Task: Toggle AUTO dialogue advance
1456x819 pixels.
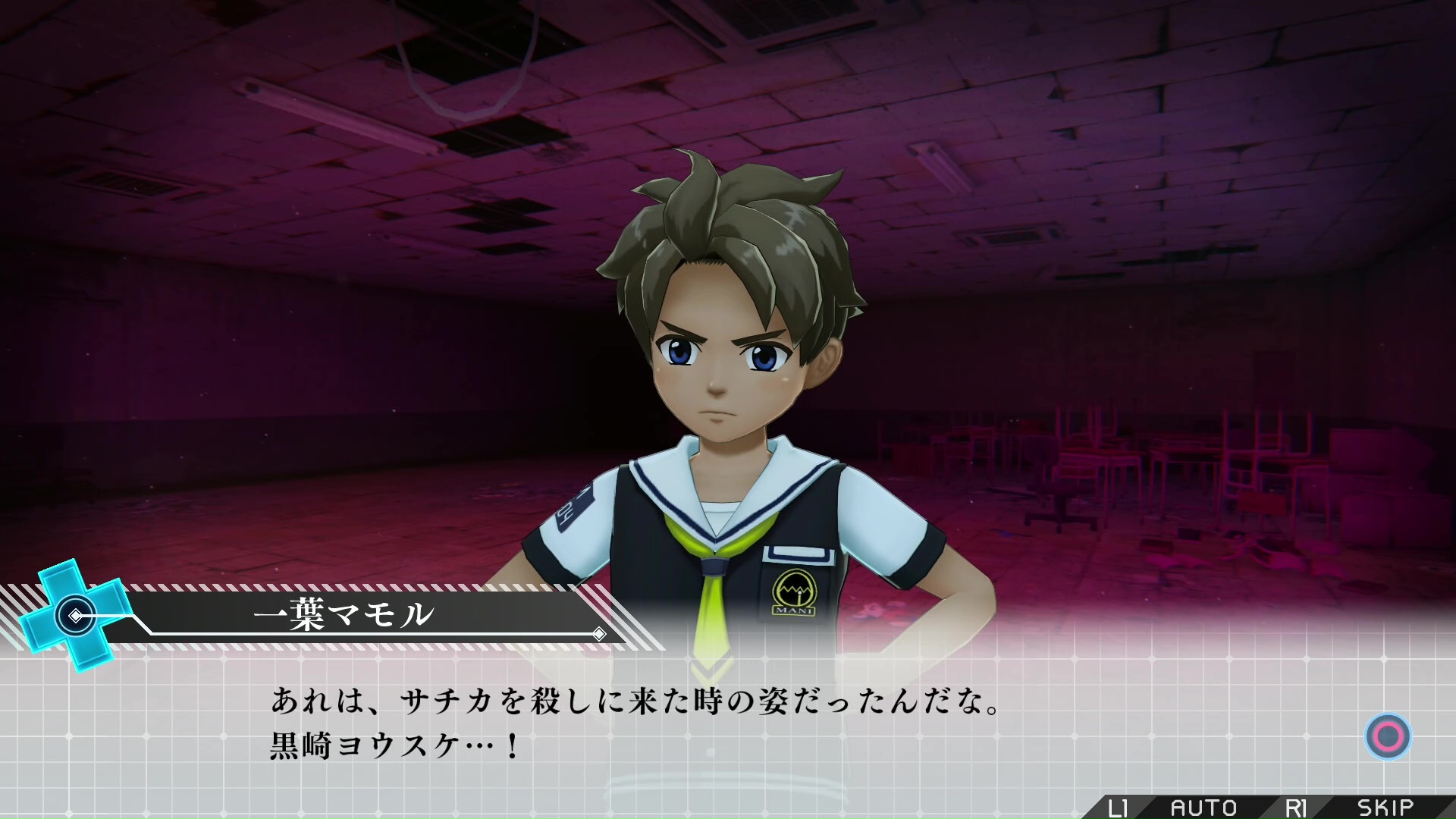Action: (1203, 808)
